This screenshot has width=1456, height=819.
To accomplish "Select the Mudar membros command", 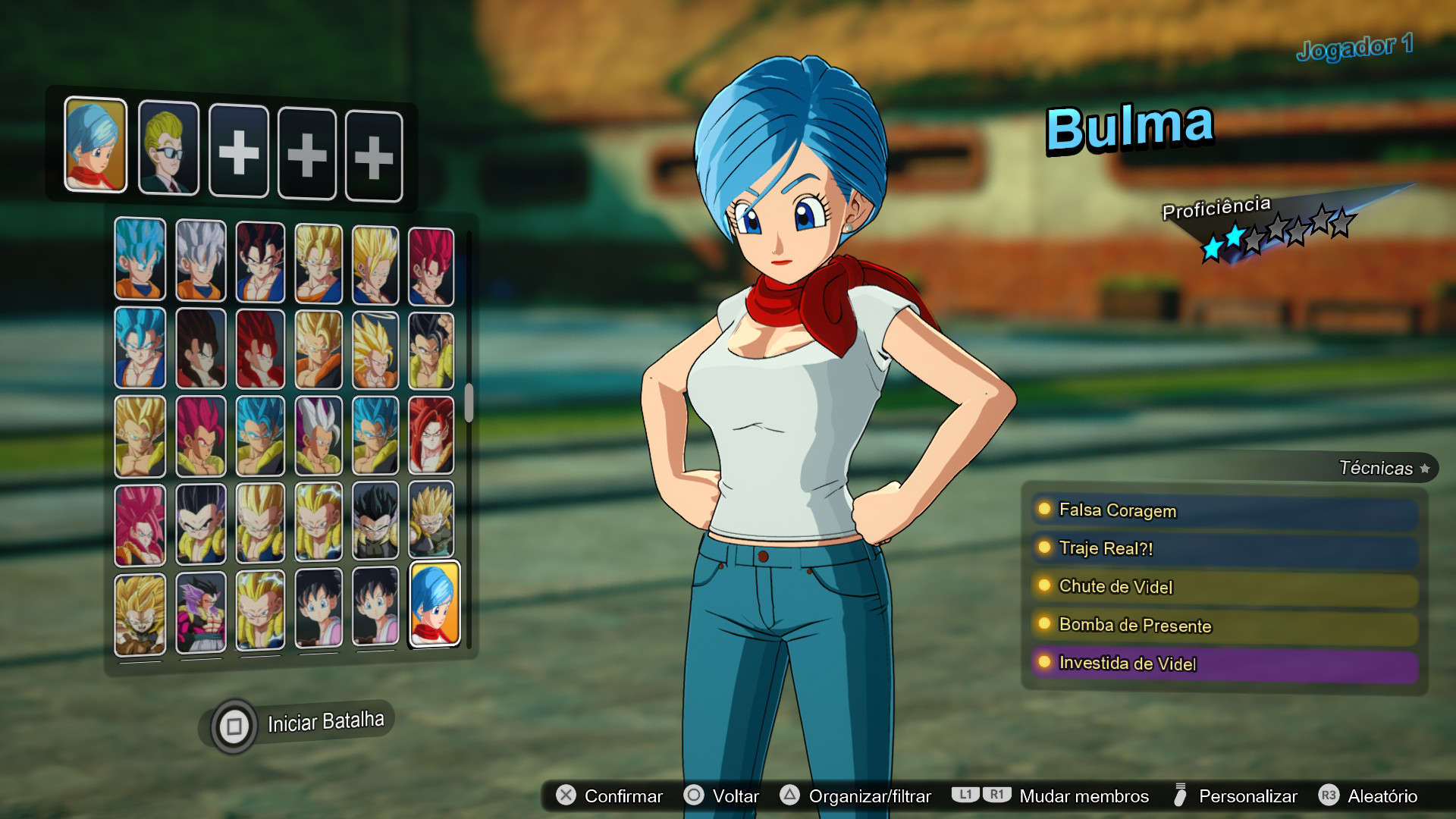I will (1083, 796).
